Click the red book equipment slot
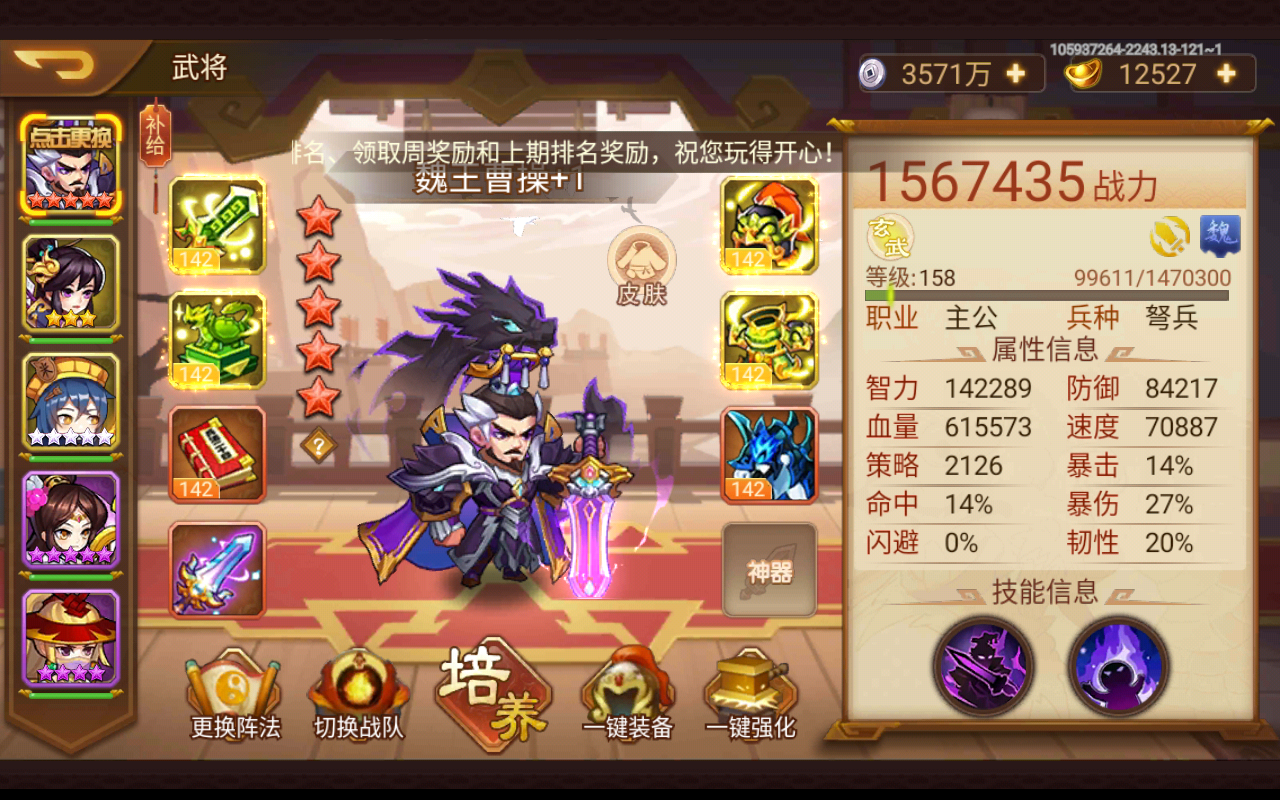Image resolution: width=1280 pixels, height=800 pixels. point(216,455)
